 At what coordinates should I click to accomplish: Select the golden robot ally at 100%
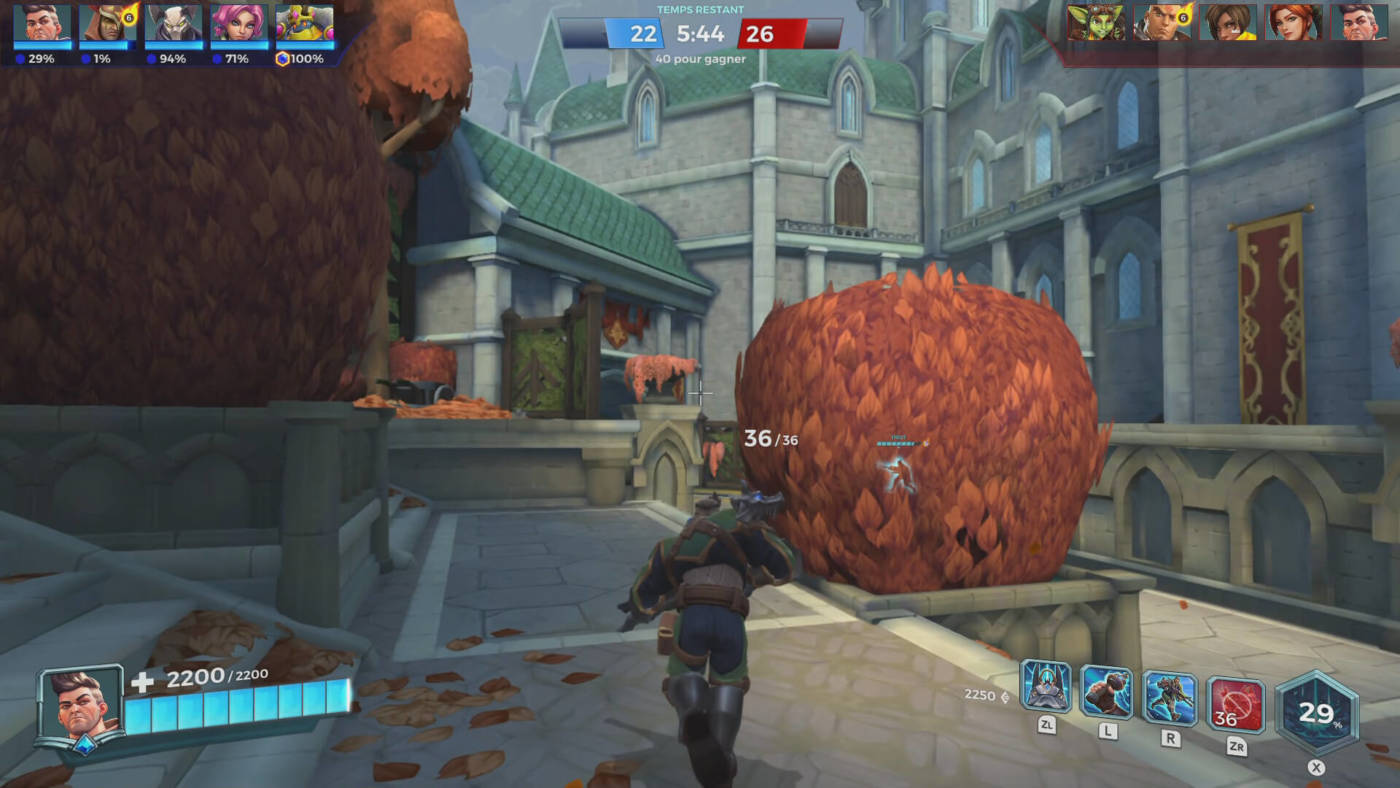pyautogui.click(x=304, y=24)
